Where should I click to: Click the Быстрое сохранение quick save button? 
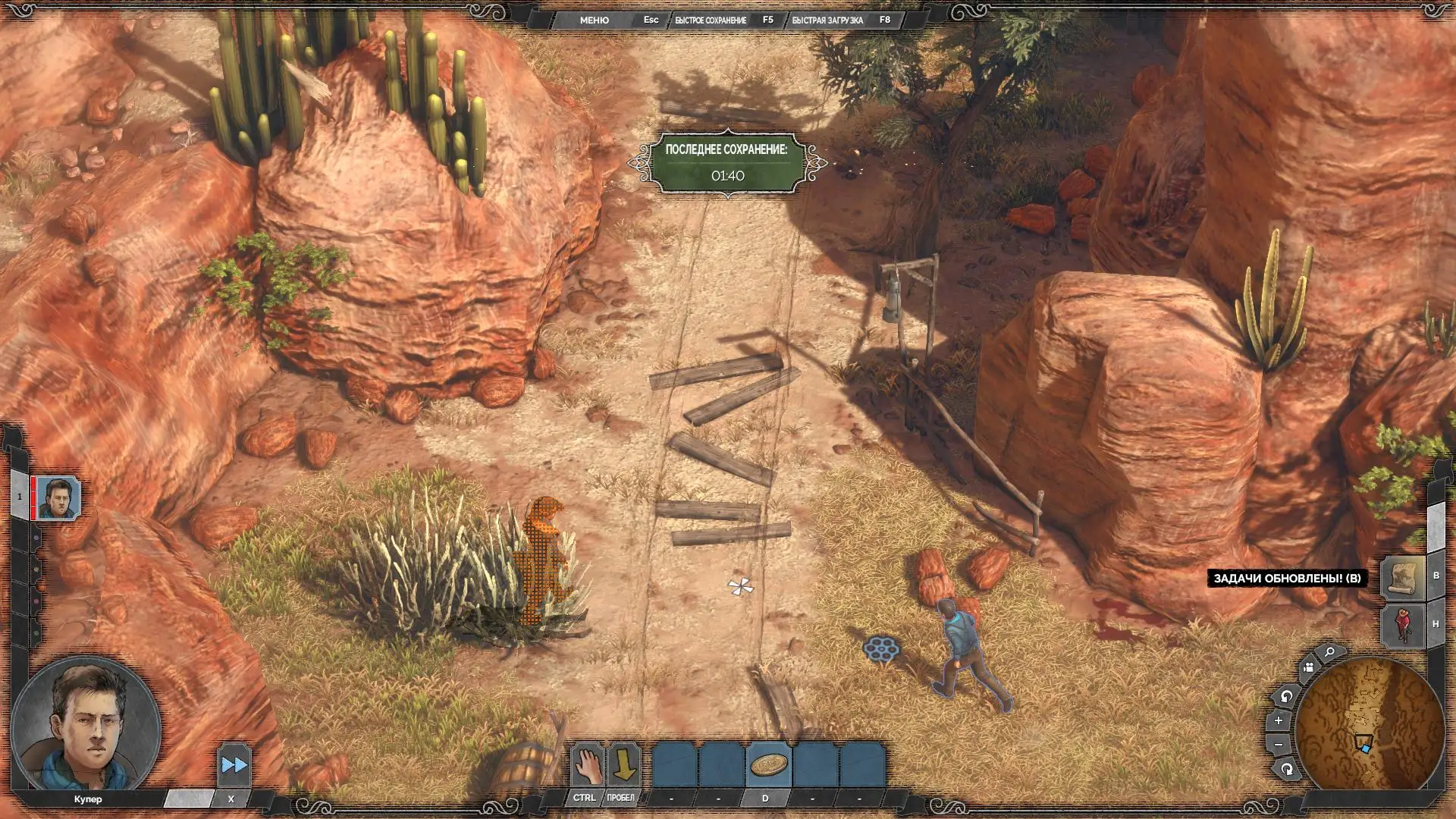click(x=711, y=20)
